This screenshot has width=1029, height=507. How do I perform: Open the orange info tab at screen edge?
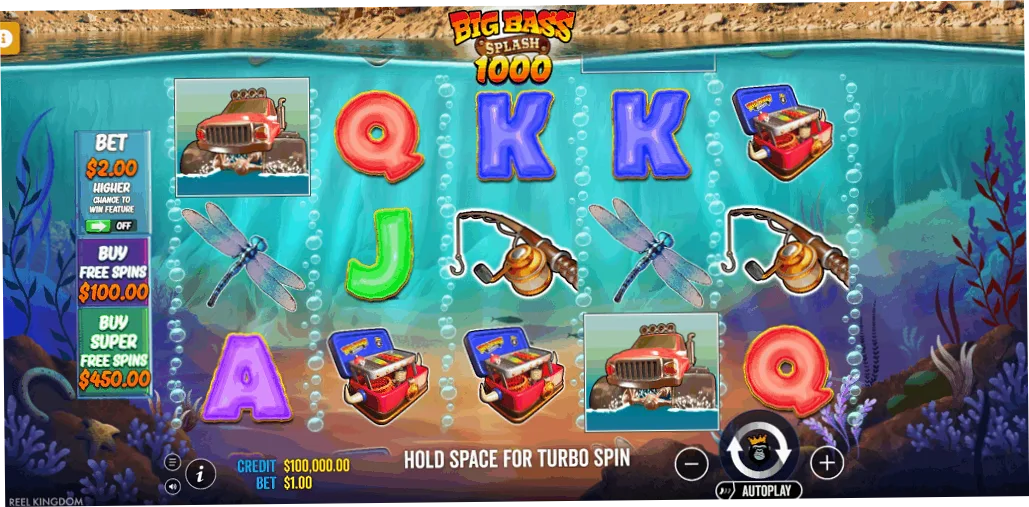coord(7,39)
